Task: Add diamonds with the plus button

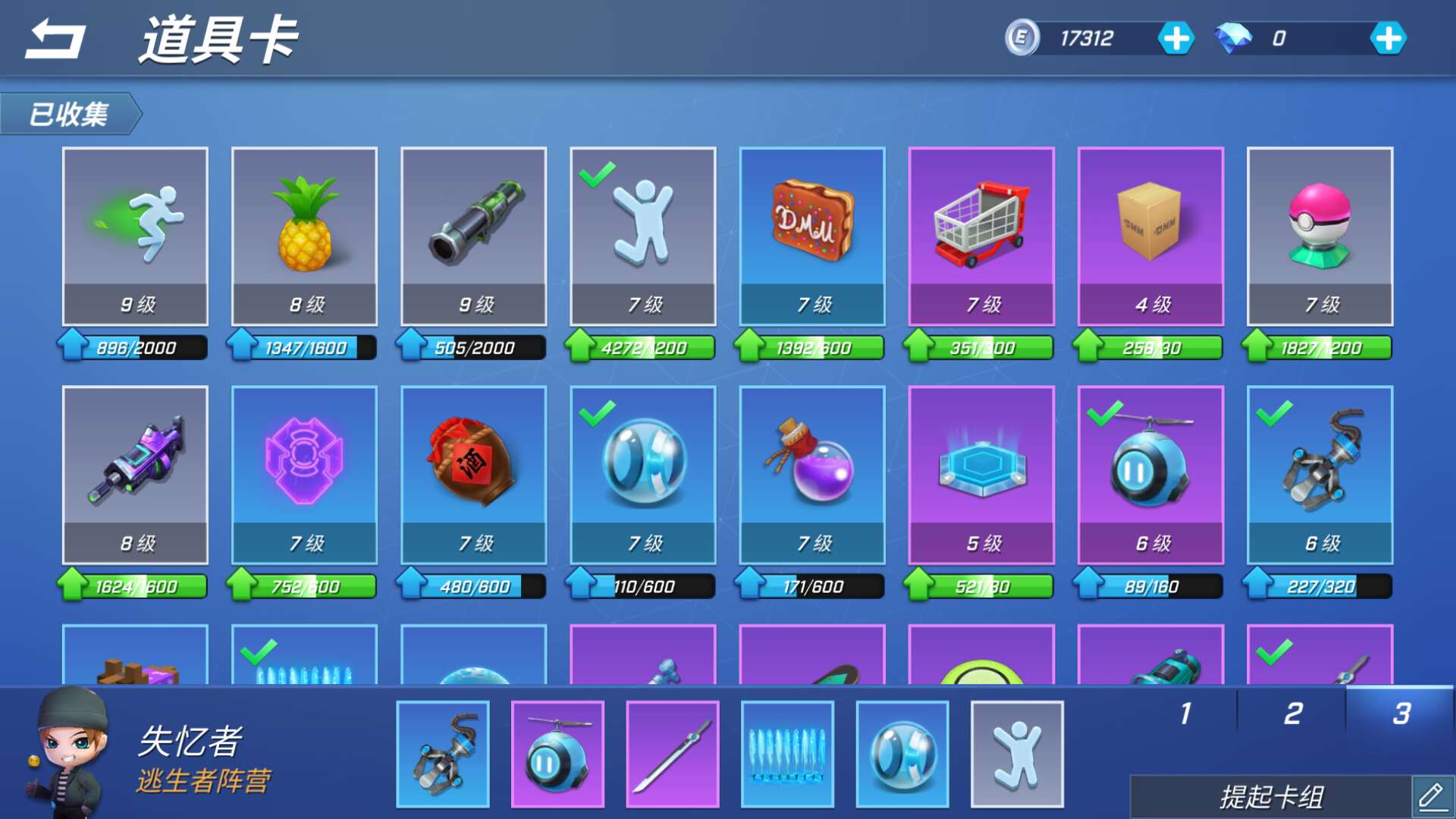Action: click(1388, 38)
